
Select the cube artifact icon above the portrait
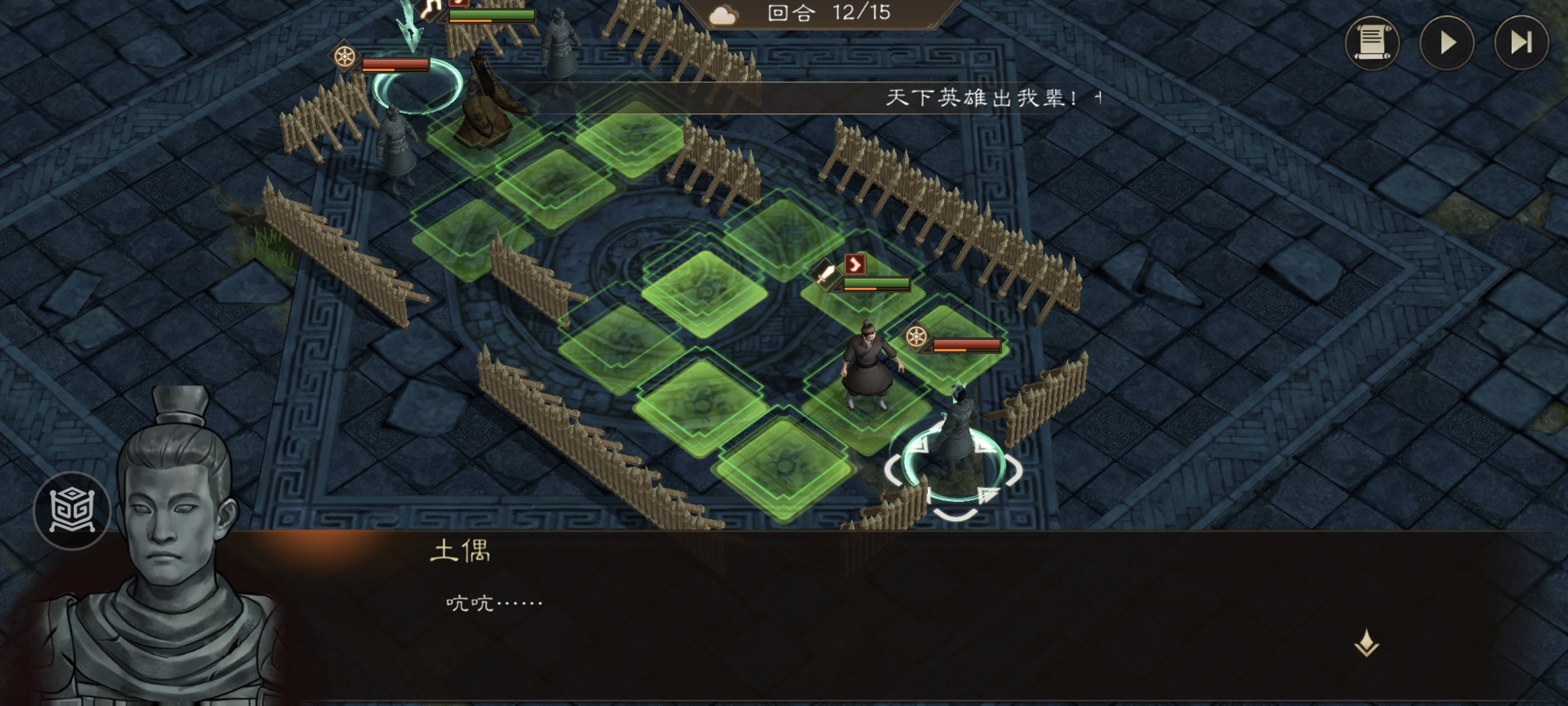pos(74,509)
